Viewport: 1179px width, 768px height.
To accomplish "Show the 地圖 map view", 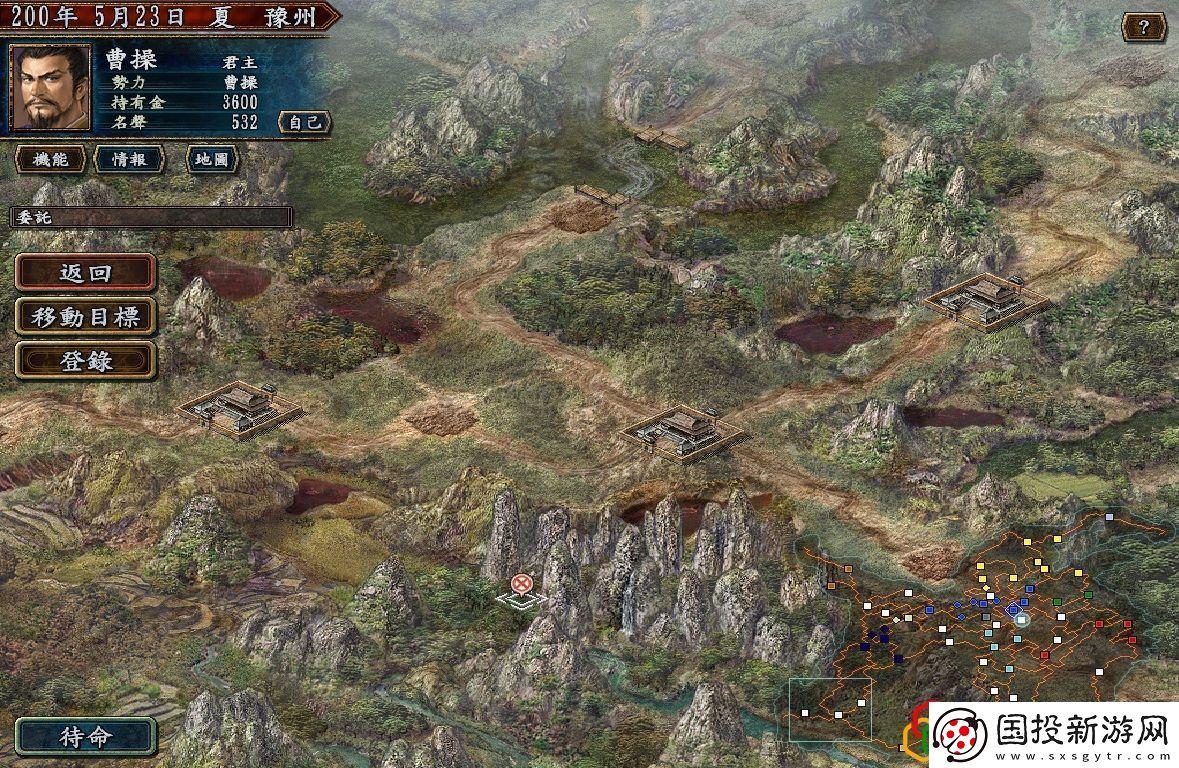I will point(212,159).
